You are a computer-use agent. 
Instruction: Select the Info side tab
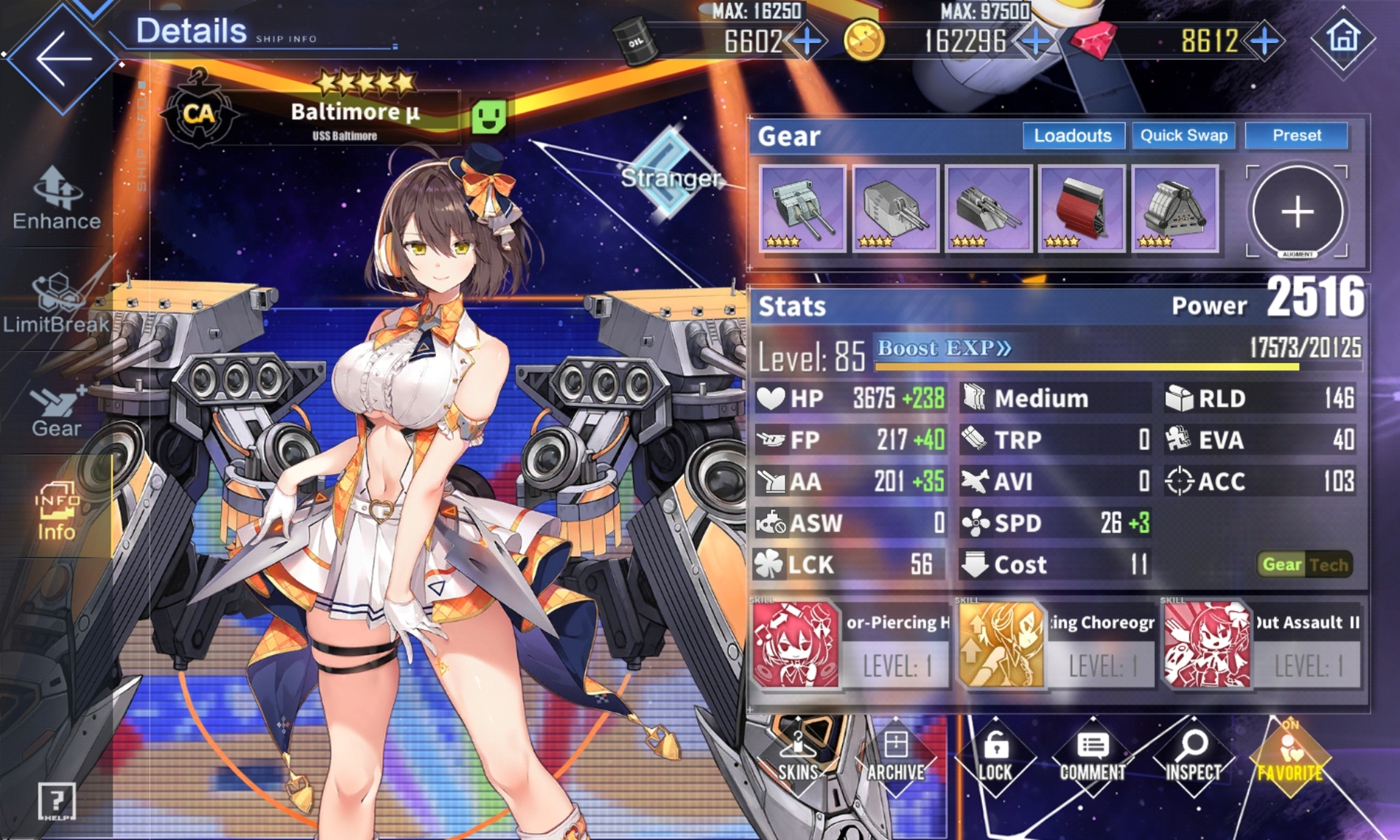pos(57,512)
